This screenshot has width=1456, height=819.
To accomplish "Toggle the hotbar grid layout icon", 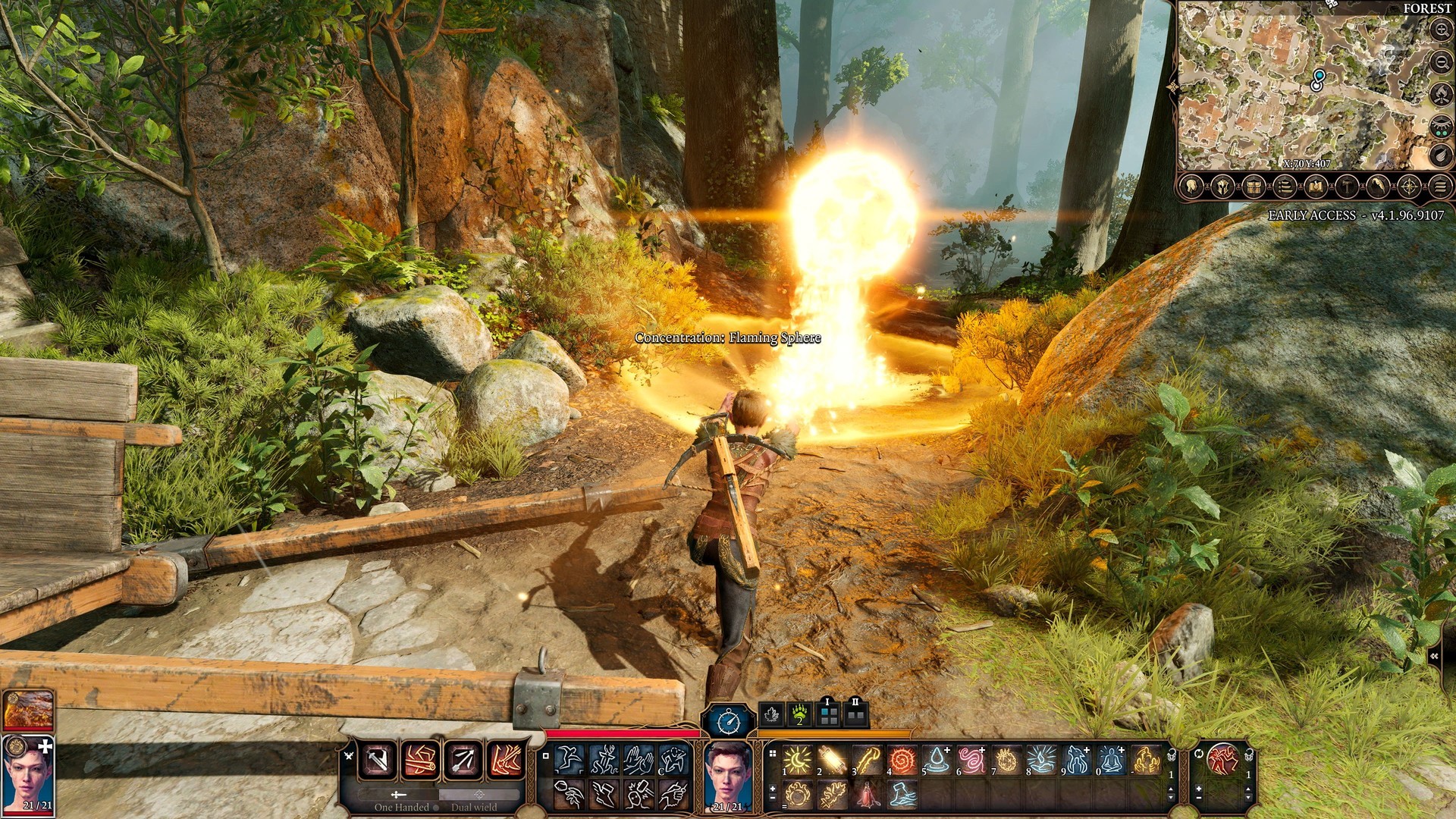I will tap(773, 754).
